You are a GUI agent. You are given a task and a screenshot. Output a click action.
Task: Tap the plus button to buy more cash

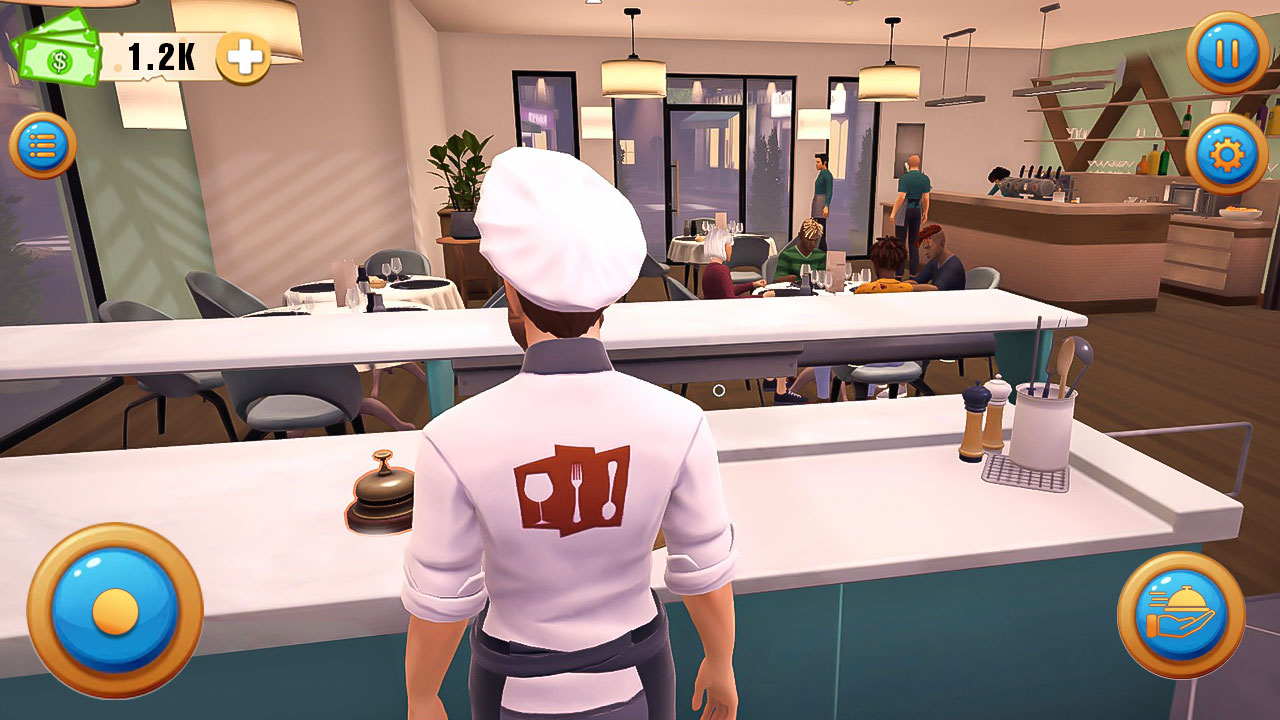tap(243, 58)
